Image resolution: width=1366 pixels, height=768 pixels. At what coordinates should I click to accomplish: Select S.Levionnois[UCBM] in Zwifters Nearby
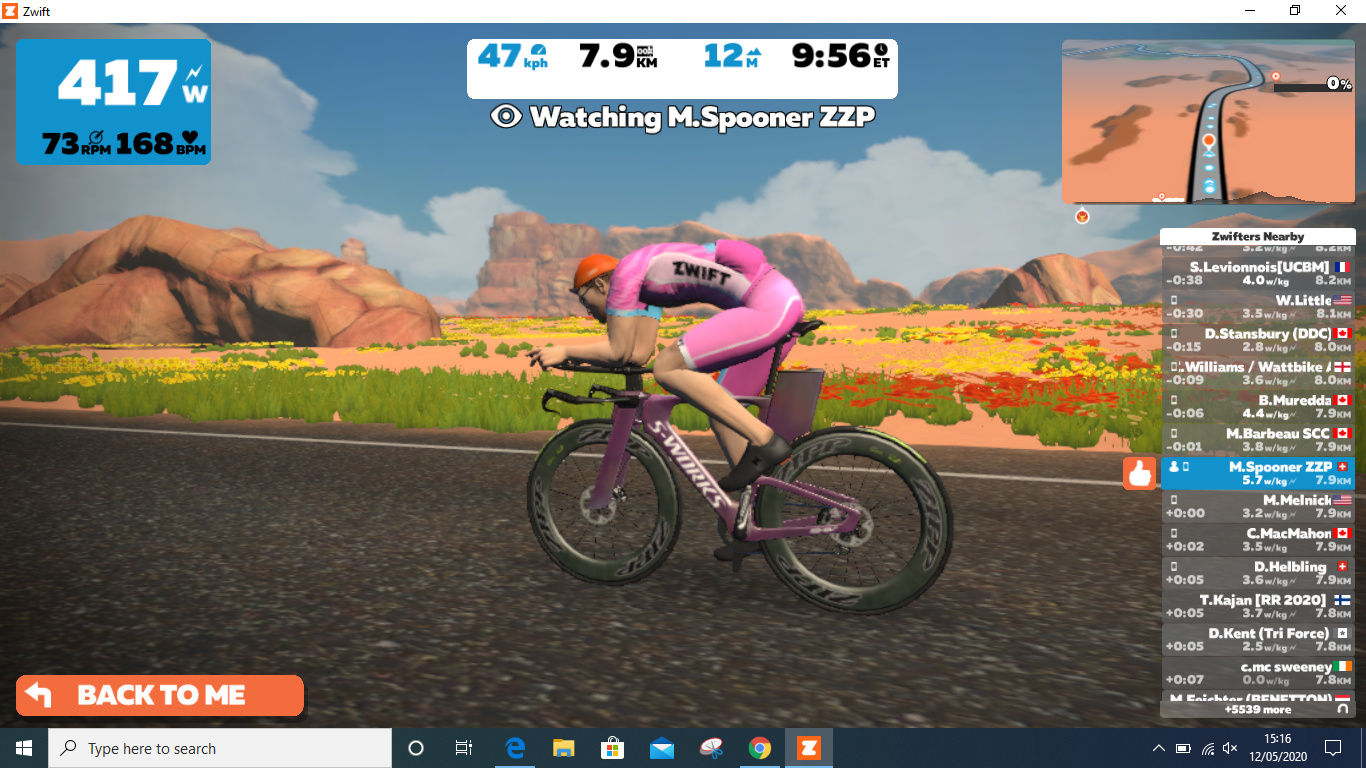point(1257,274)
